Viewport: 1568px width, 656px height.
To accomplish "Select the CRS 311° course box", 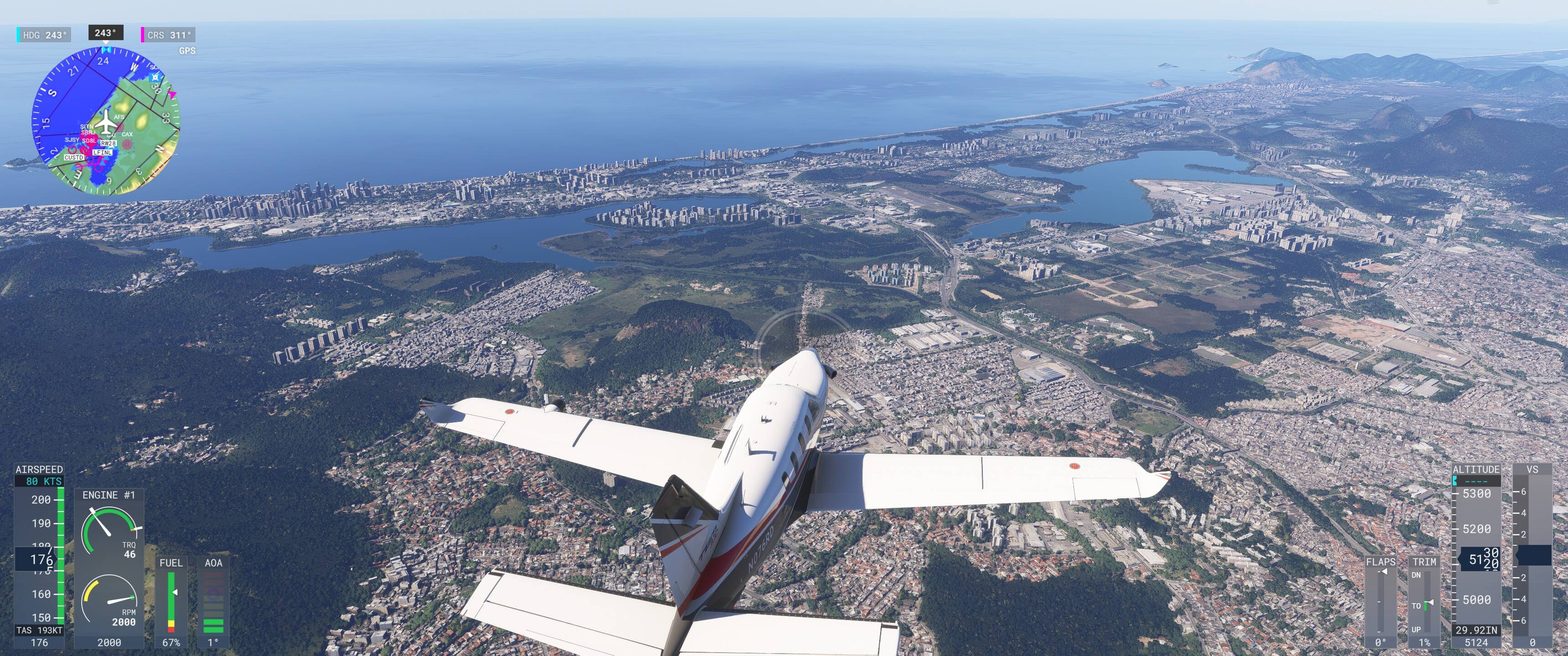I will tap(169, 35).
